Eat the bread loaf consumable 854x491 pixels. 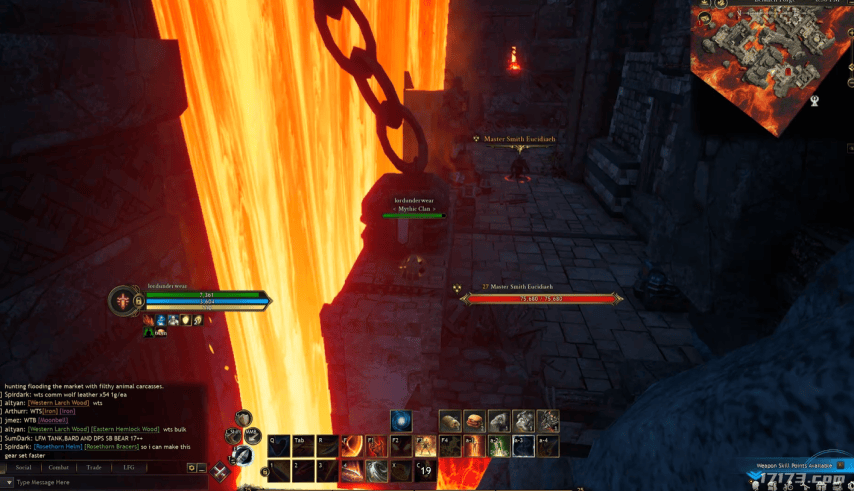tap(451, 421)
